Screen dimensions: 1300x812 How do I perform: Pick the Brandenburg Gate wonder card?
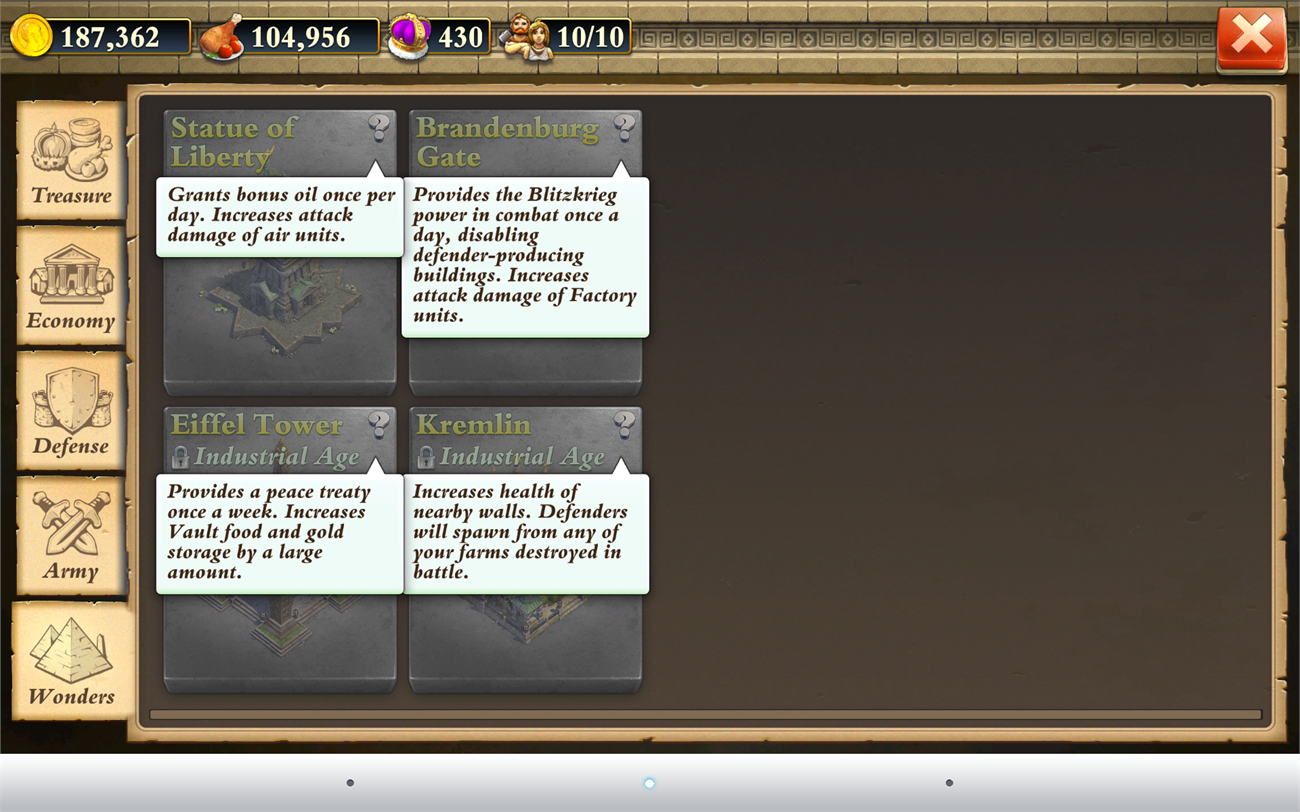[525, 362]
